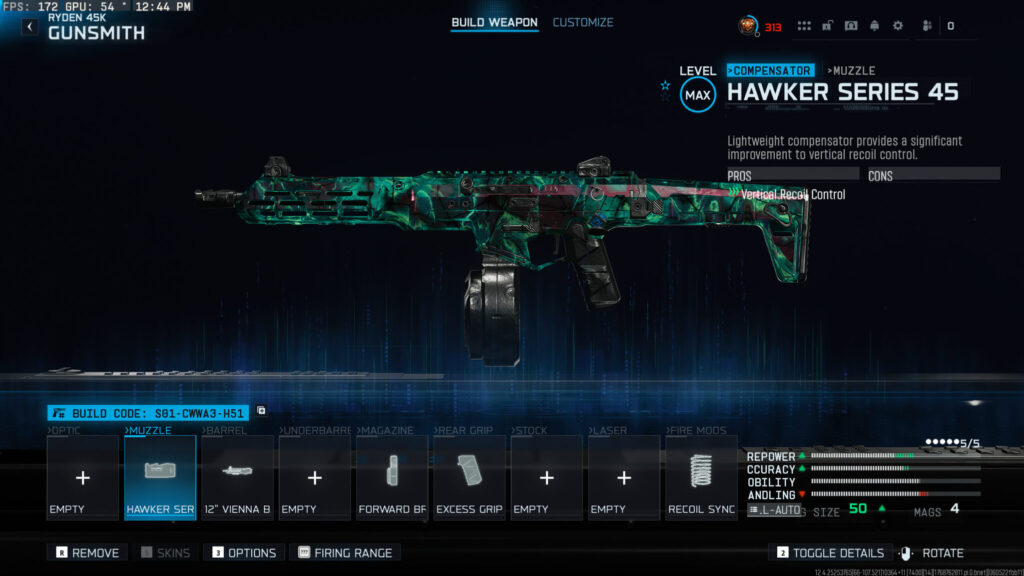Switch to the Customize tab
Image resolution: width=1024 pixels, height=576 pixels.
[583, 22]
